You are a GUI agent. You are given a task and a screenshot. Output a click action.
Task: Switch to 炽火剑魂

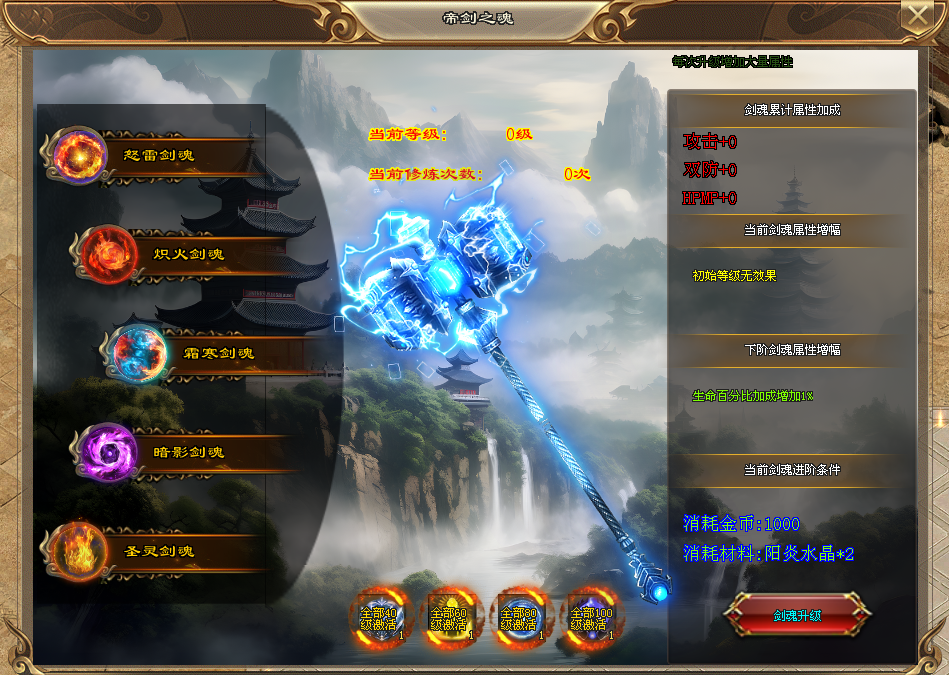click(x=180, y=254)
